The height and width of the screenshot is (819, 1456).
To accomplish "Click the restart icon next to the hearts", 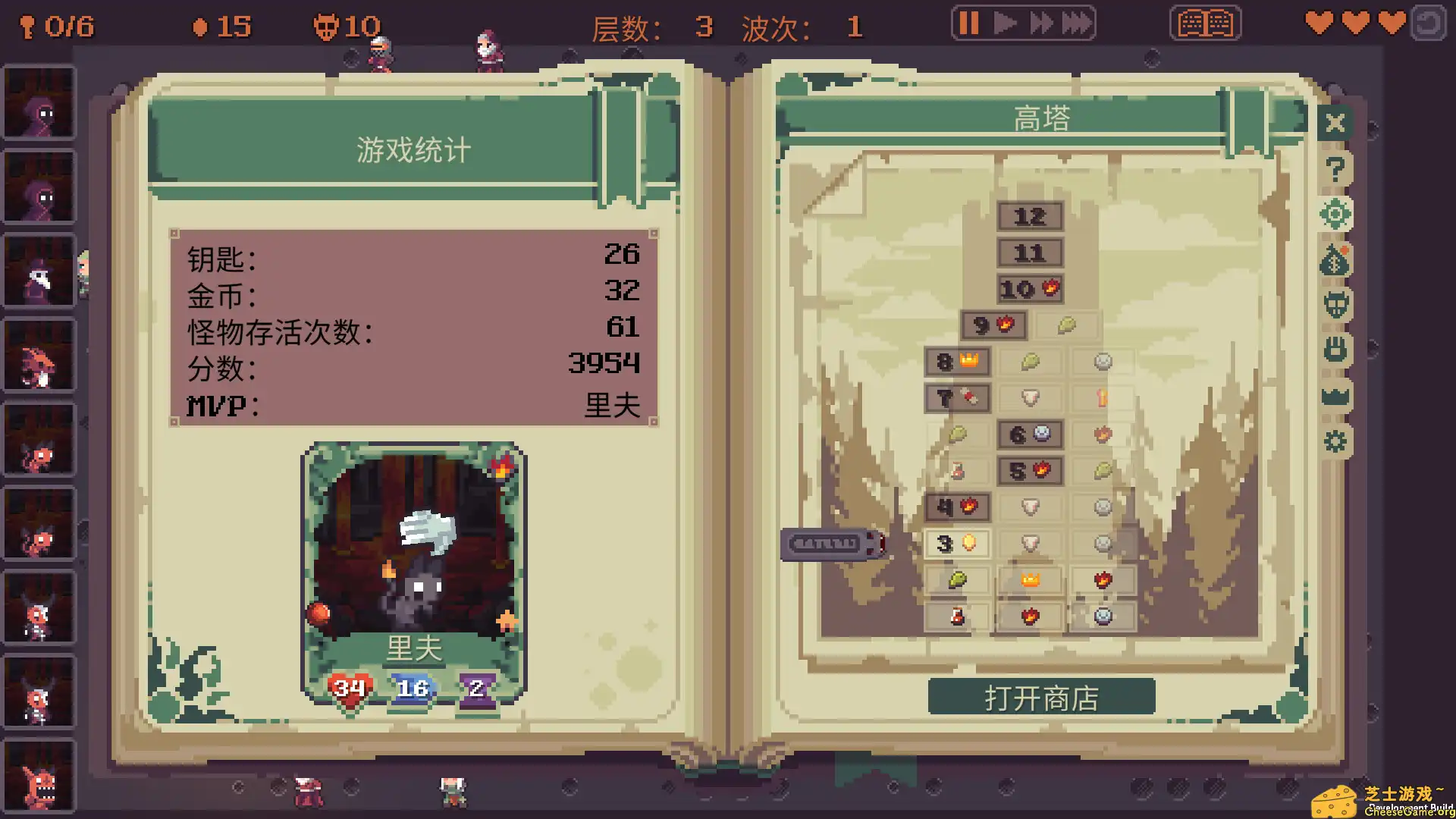I will pos(1429,23).
